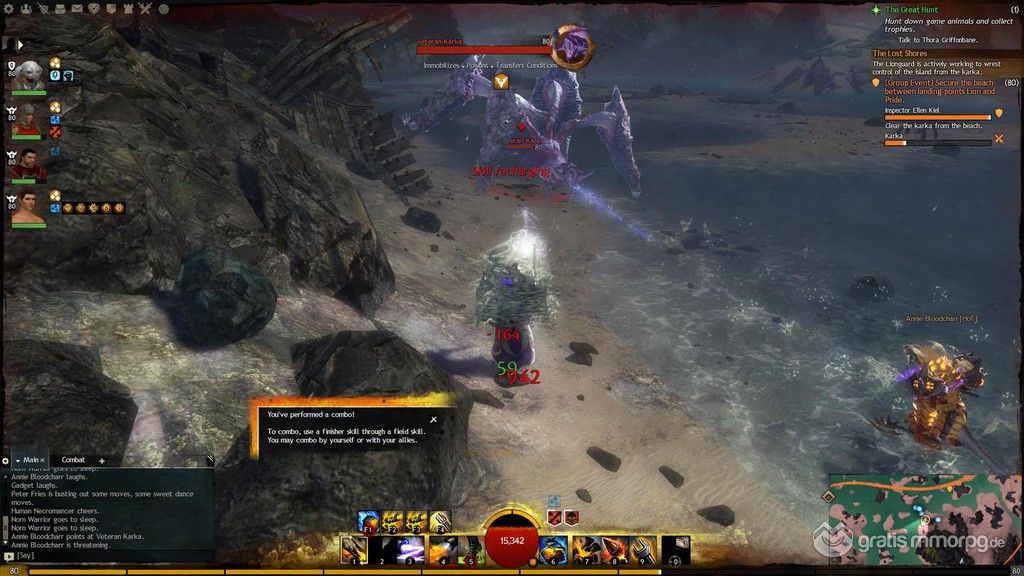The height and width of the screenshot is (576, 1024).
Task: Activate the wrench utility skill 9
Action: coord(642,550)
